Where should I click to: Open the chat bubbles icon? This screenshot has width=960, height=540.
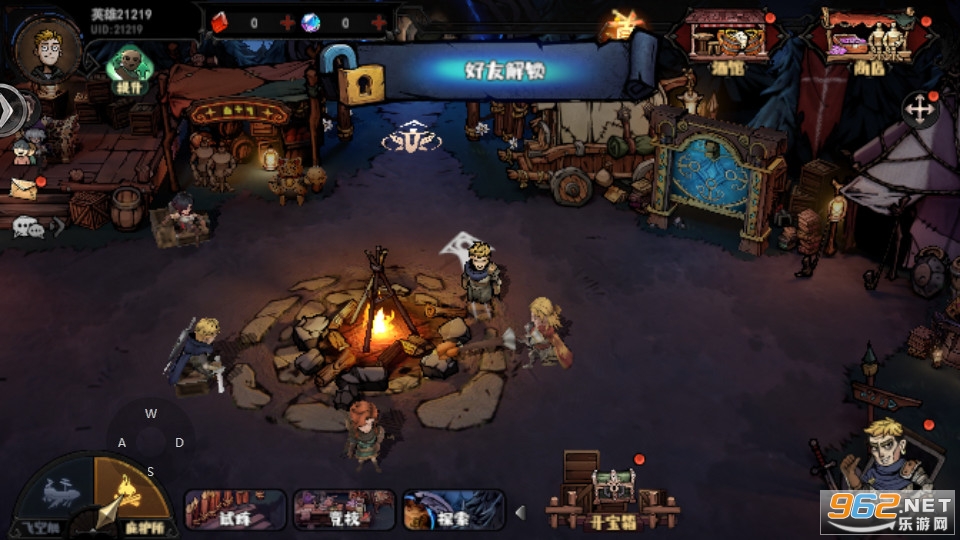pos(27,228)
